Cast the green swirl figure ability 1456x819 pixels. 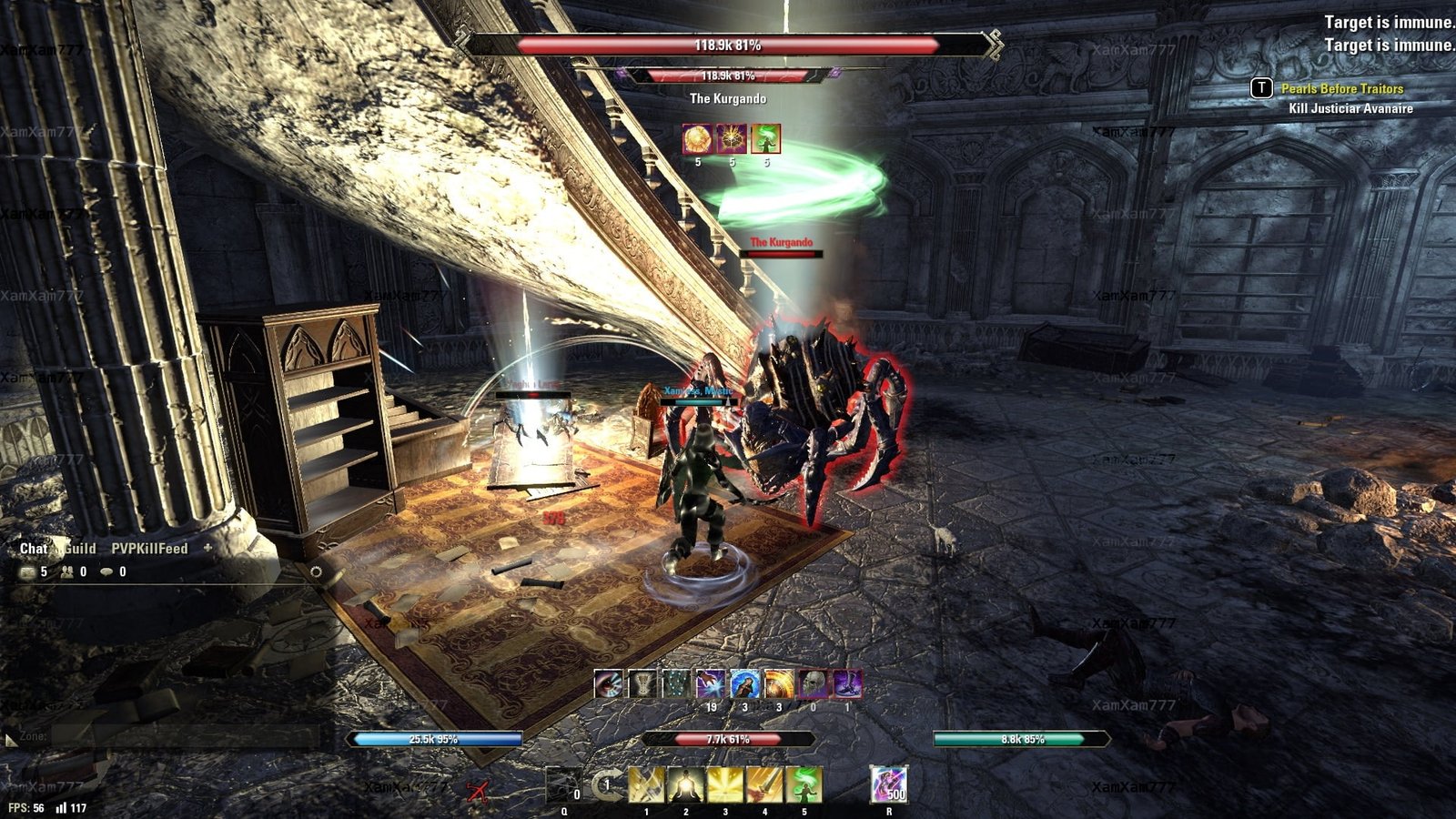click(x=804, y=784)
